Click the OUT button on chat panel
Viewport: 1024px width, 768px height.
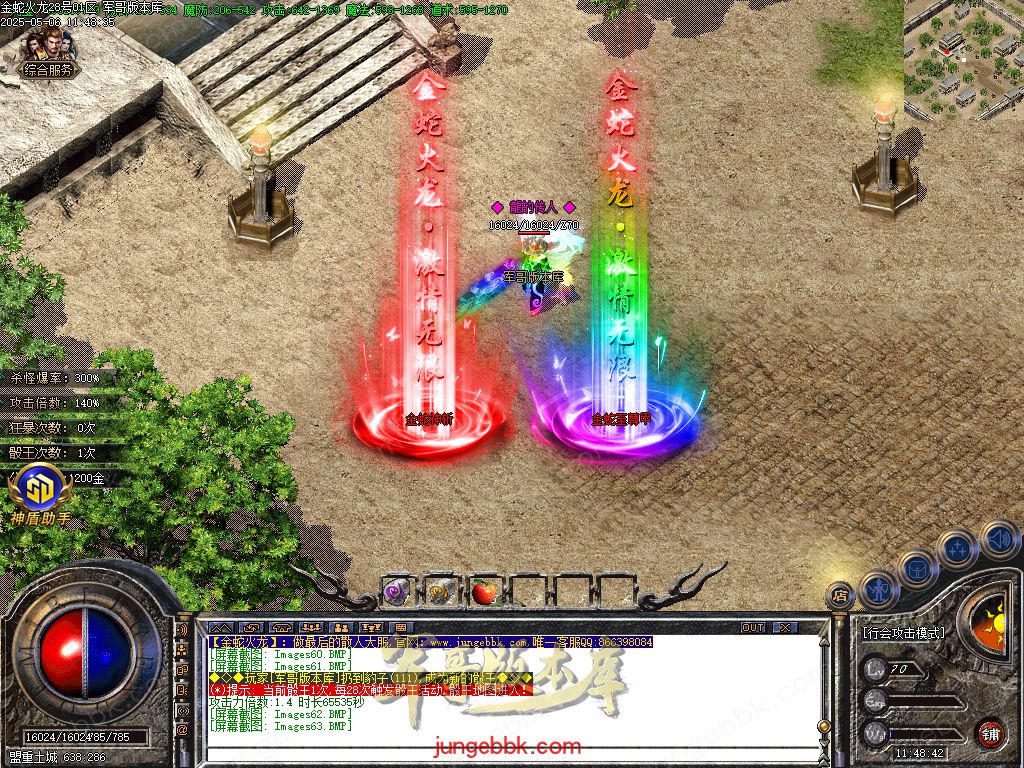coord(753,627)
